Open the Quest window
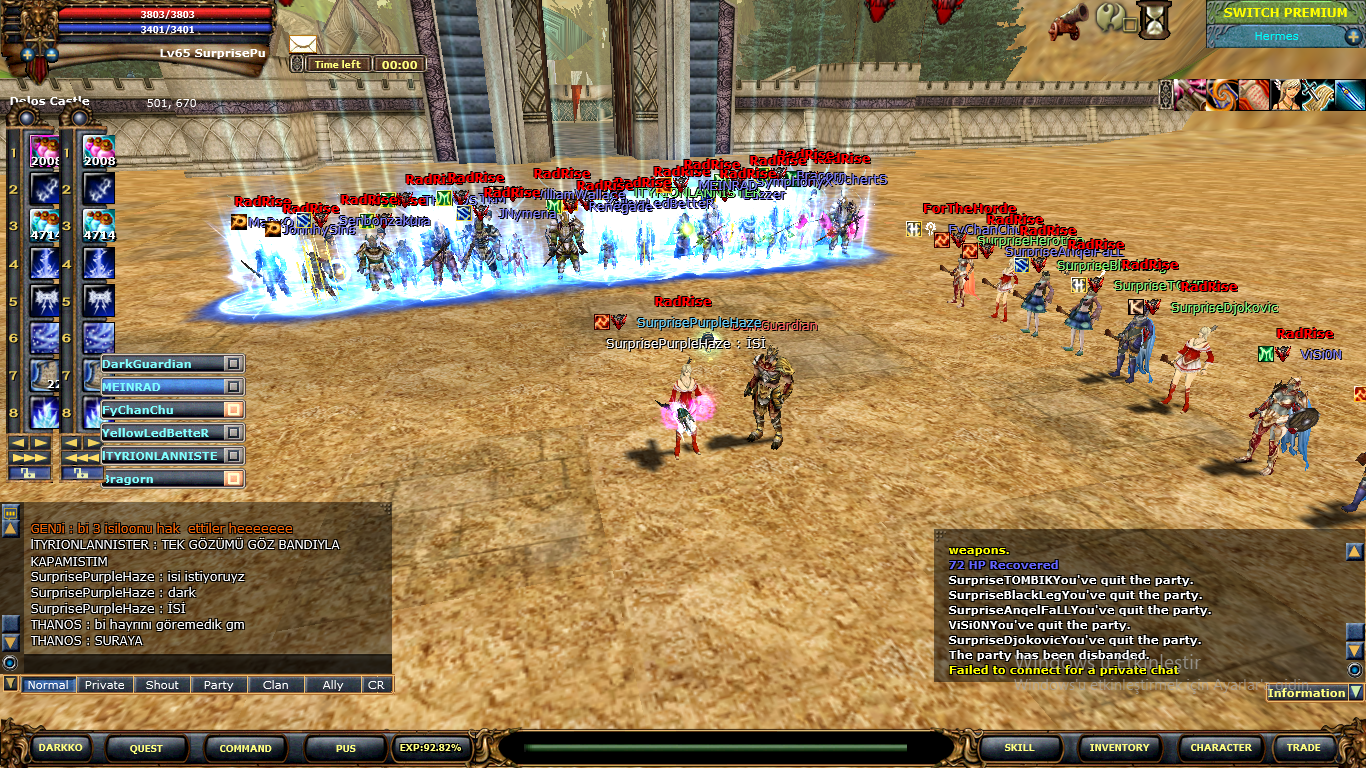 tap(146, 748)
